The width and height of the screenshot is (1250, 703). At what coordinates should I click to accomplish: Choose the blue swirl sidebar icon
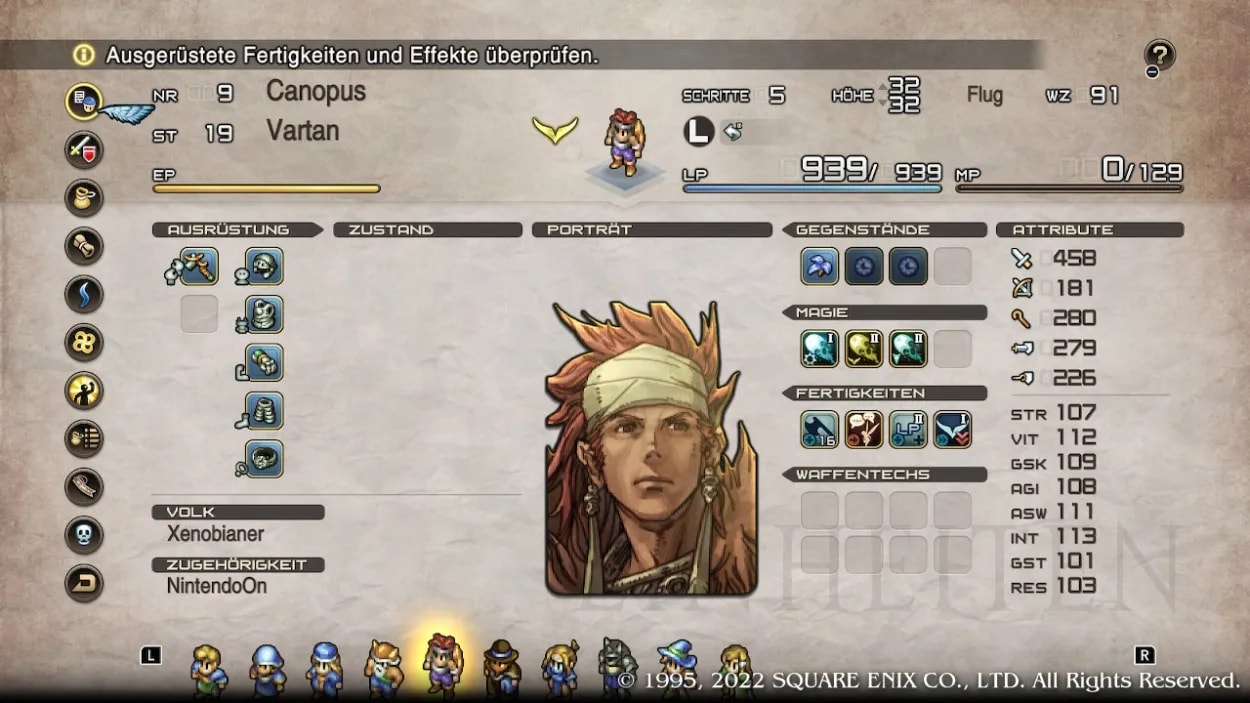point(84,295)
